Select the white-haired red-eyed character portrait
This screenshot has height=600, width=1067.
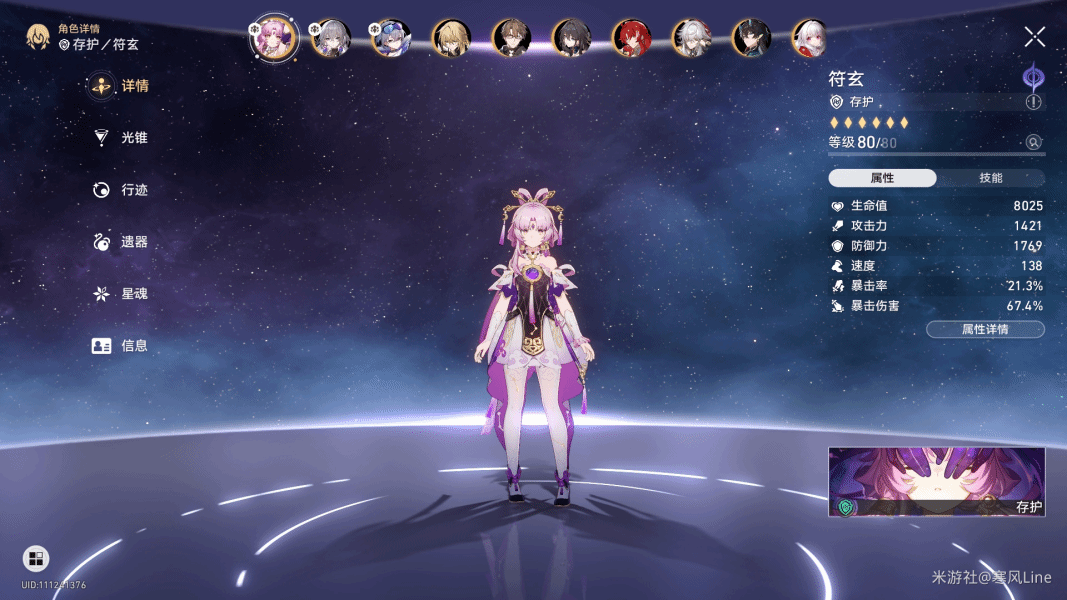pos(811,39)
